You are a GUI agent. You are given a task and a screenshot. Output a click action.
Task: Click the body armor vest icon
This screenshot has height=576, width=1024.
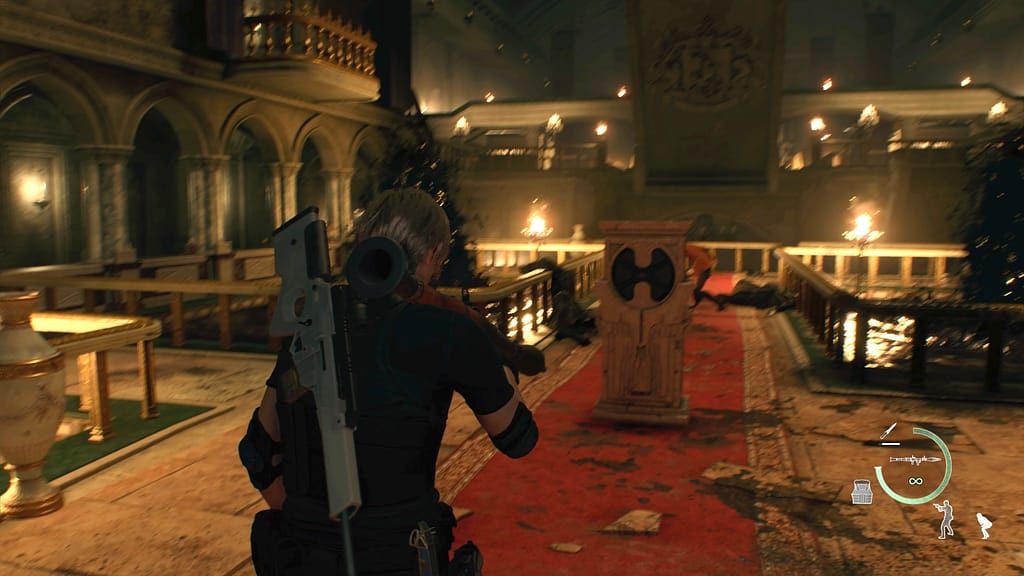[862, 492]
